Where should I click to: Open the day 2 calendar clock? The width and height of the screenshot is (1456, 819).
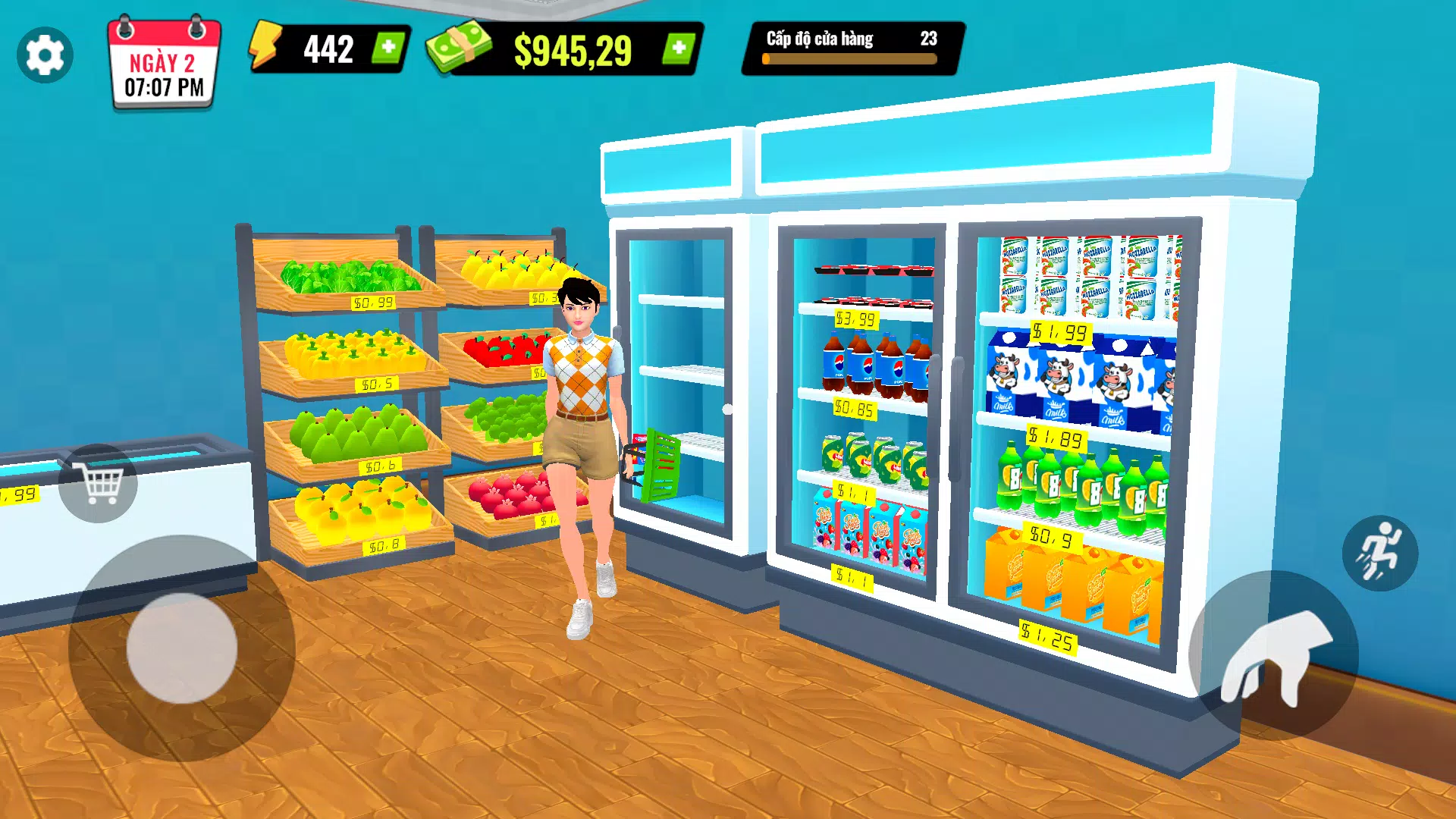(165, 64)
